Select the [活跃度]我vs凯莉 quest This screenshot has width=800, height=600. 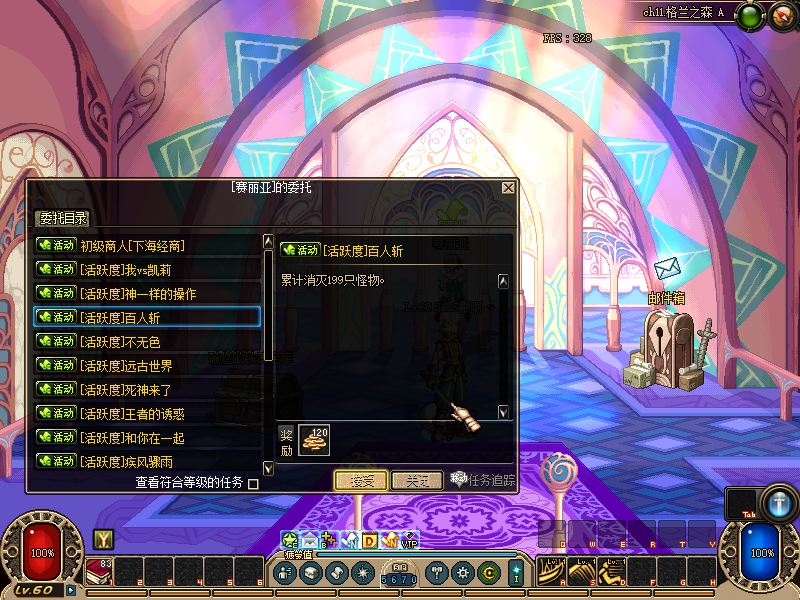point(147,269)
